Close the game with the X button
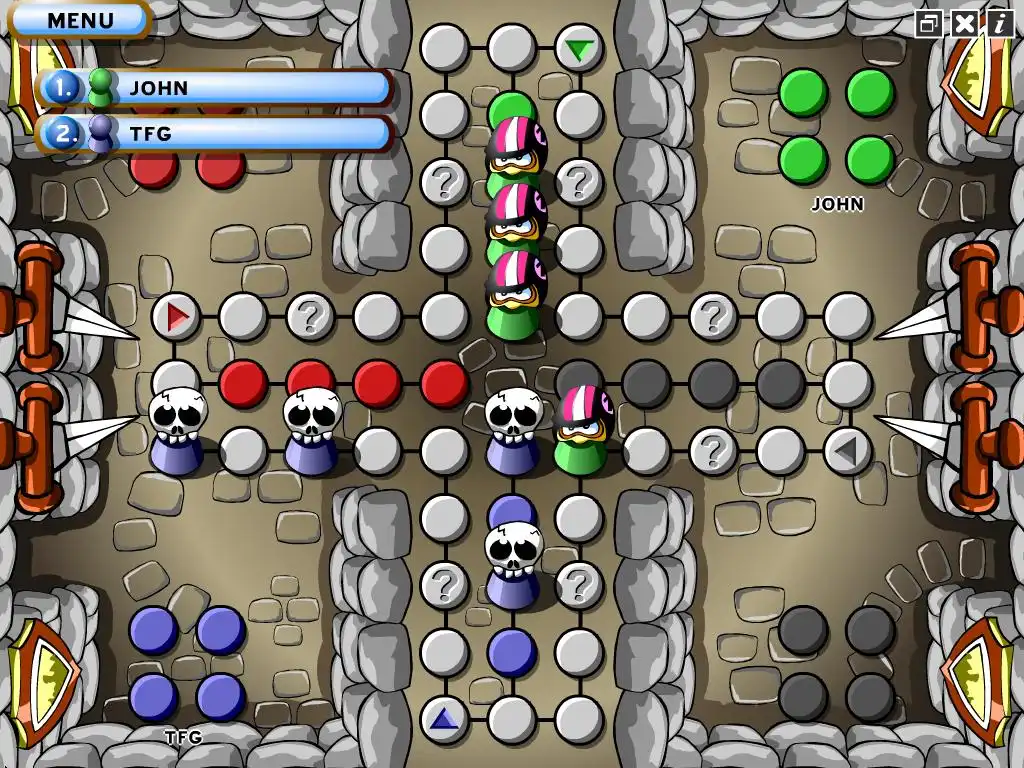The width and height of the screenshot is (1024, 768). click(964, 23)
